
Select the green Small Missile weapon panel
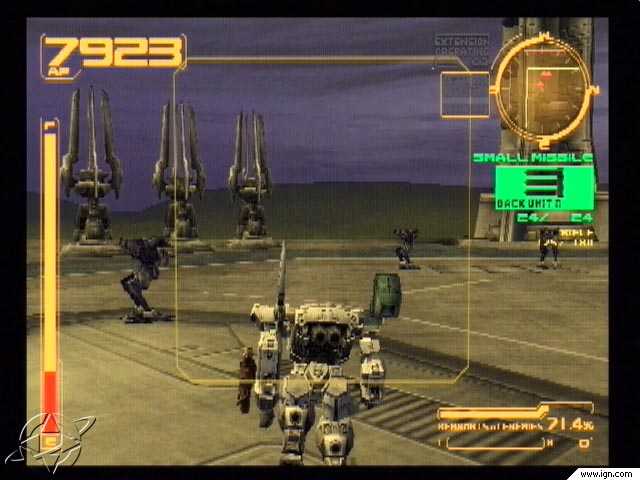(x=544, y=187)
